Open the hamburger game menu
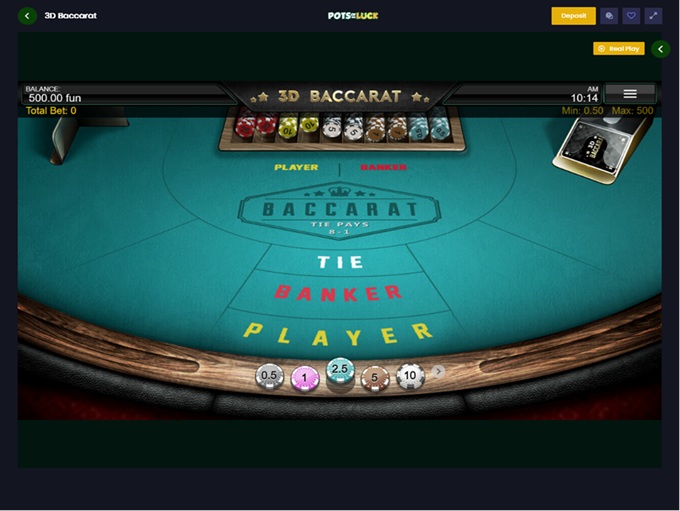This screenshot has width=680, height=511. point(630,93)
